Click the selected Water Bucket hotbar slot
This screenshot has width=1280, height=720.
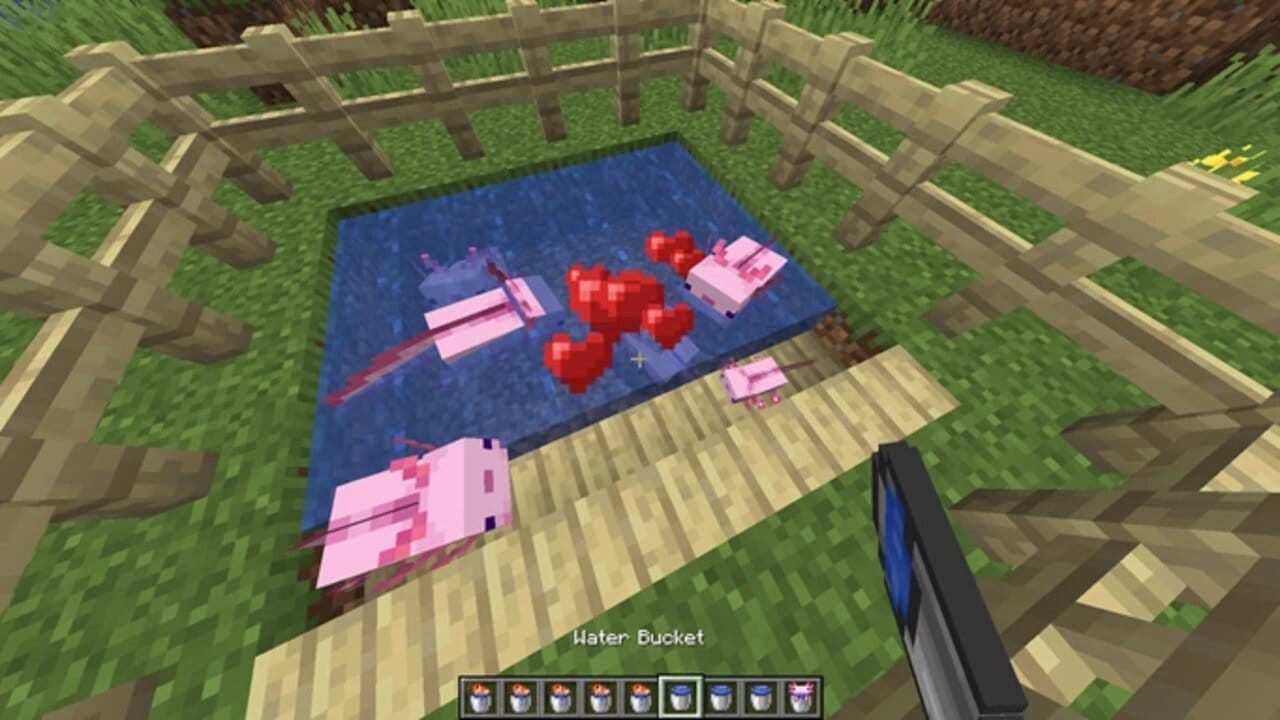(x=678, y=697)
